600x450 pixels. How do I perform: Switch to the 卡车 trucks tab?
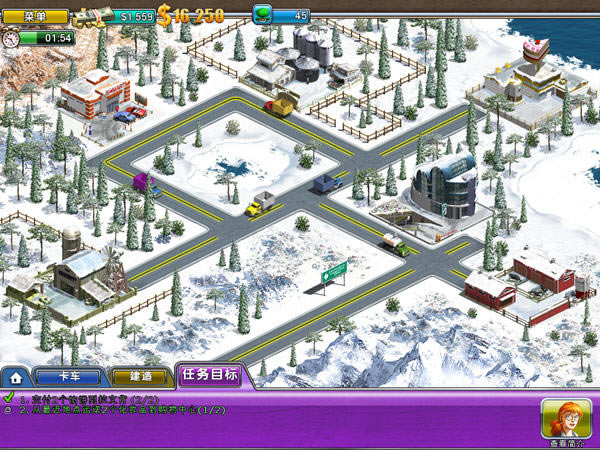point(66,377)
